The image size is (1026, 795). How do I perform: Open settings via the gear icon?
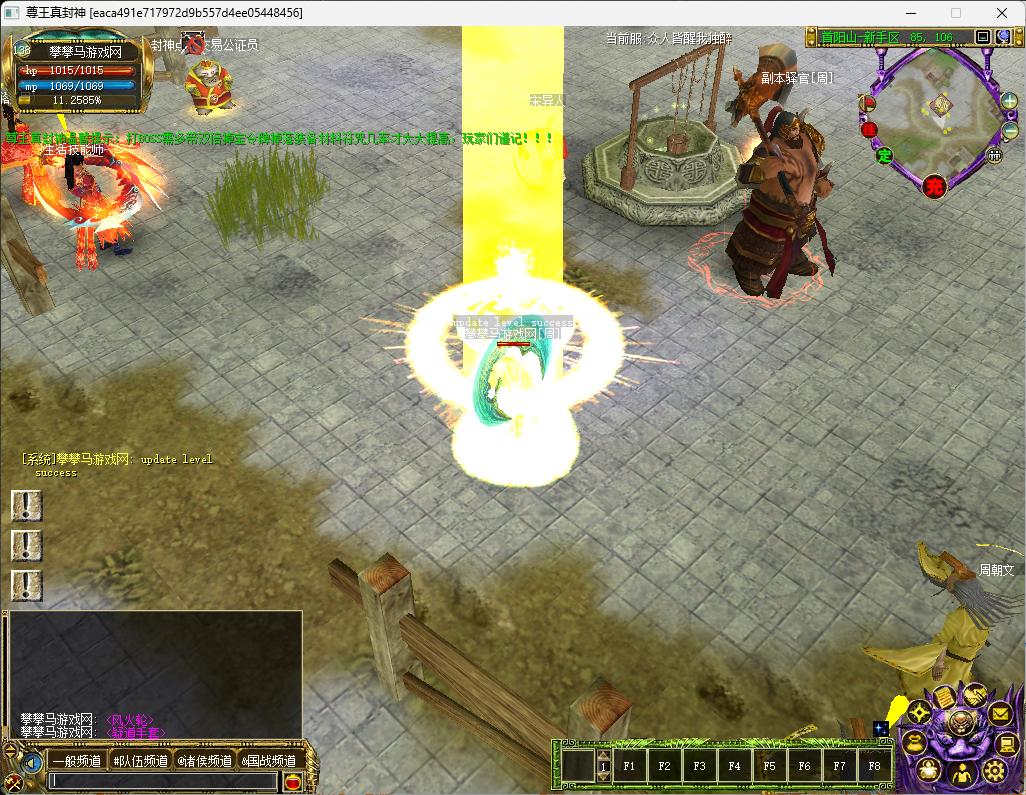click(994, 770)
